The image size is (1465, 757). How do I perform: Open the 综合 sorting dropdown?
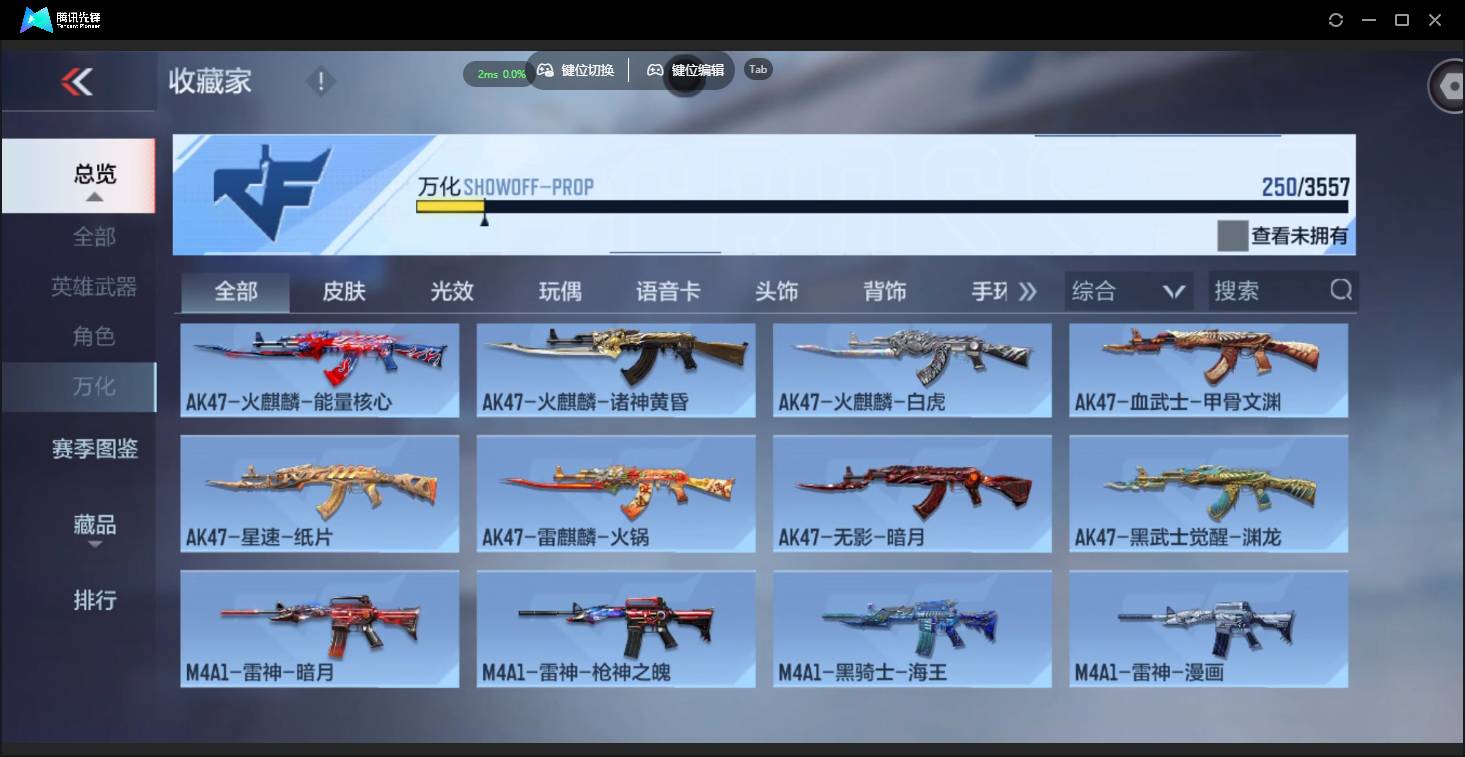(1128, 290)
